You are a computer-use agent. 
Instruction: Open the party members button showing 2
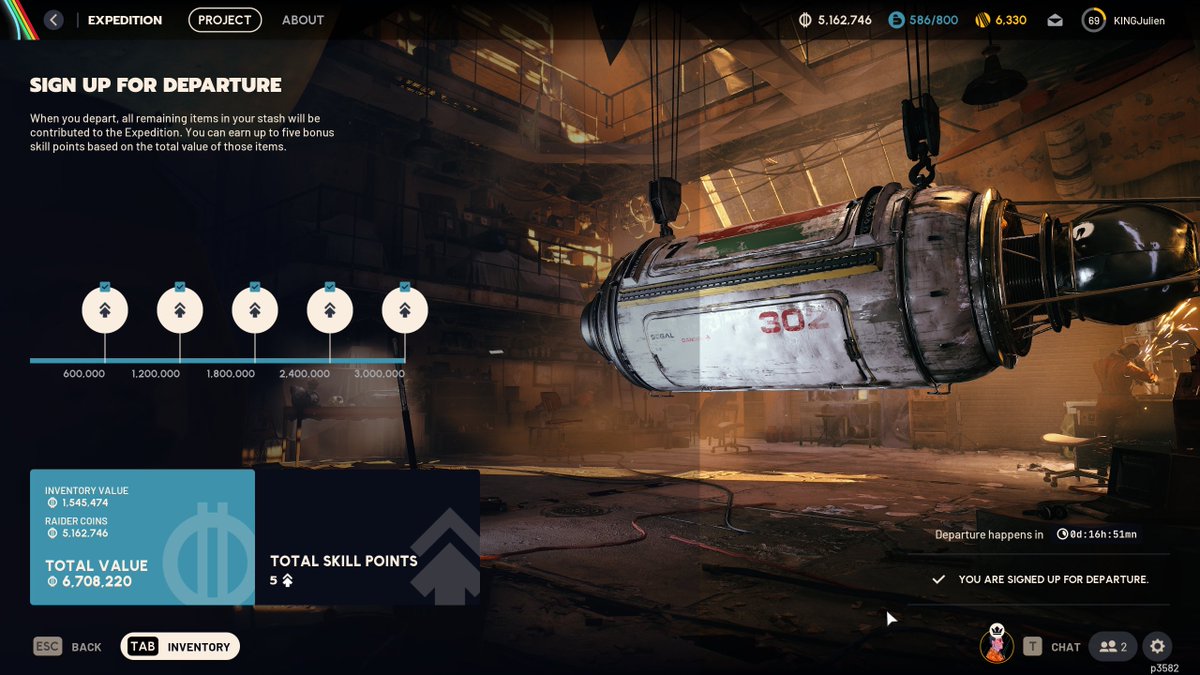click(x=1113, y=647)
